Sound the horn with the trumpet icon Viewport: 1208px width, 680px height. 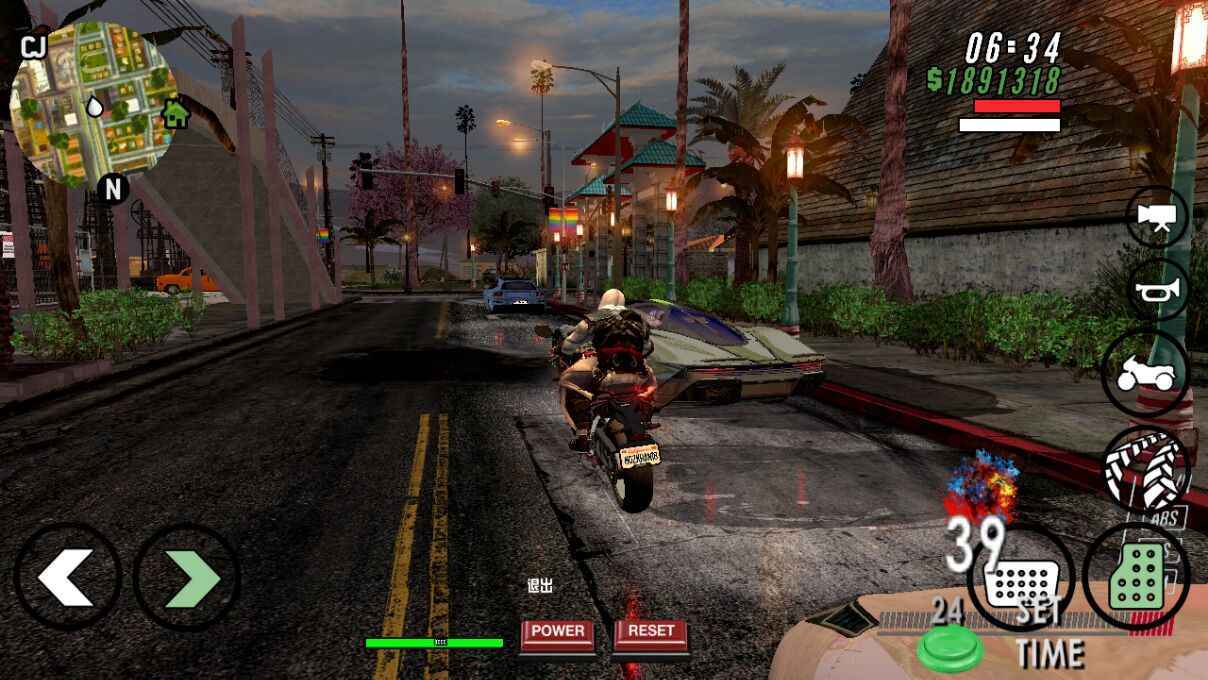1159,291
